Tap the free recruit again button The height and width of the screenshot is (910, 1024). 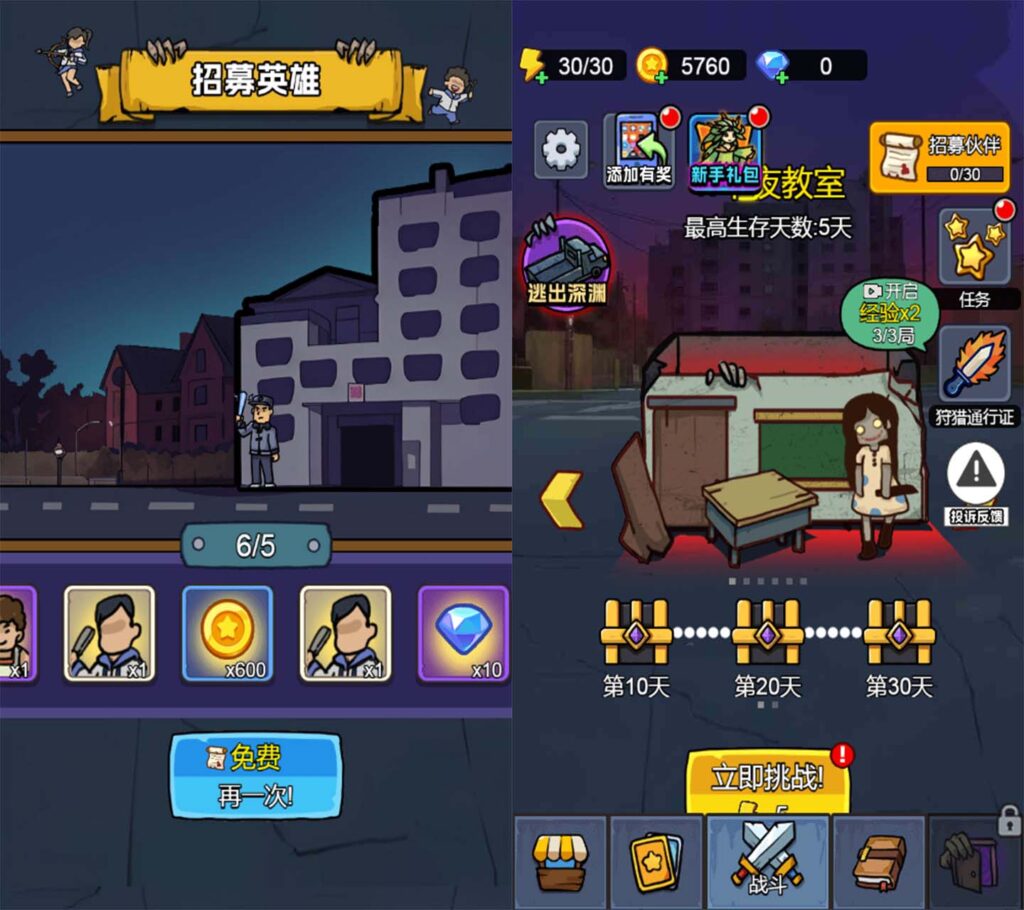coord(256,775)
